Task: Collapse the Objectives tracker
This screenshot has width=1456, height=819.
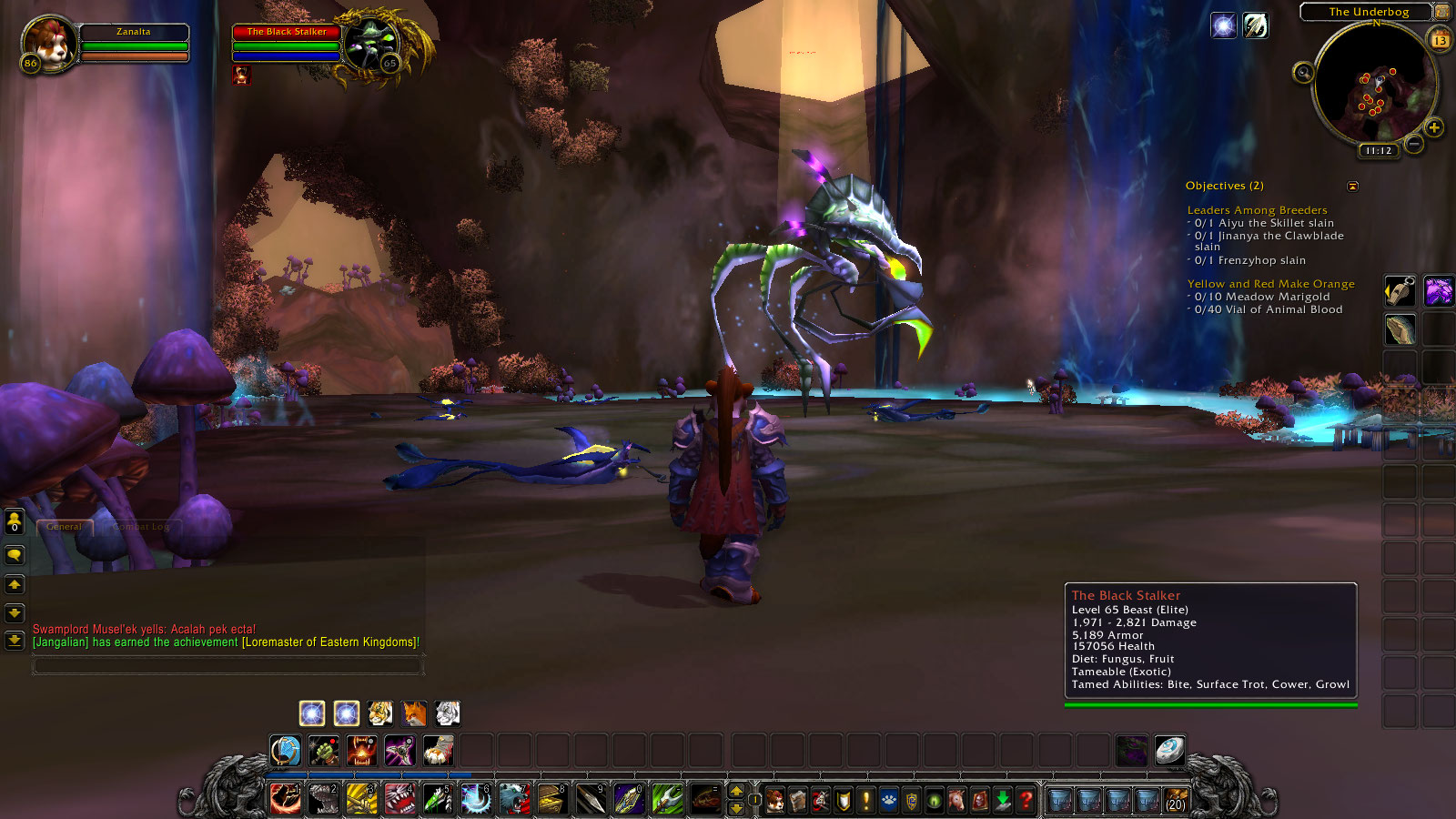Action: [1352, 187]
